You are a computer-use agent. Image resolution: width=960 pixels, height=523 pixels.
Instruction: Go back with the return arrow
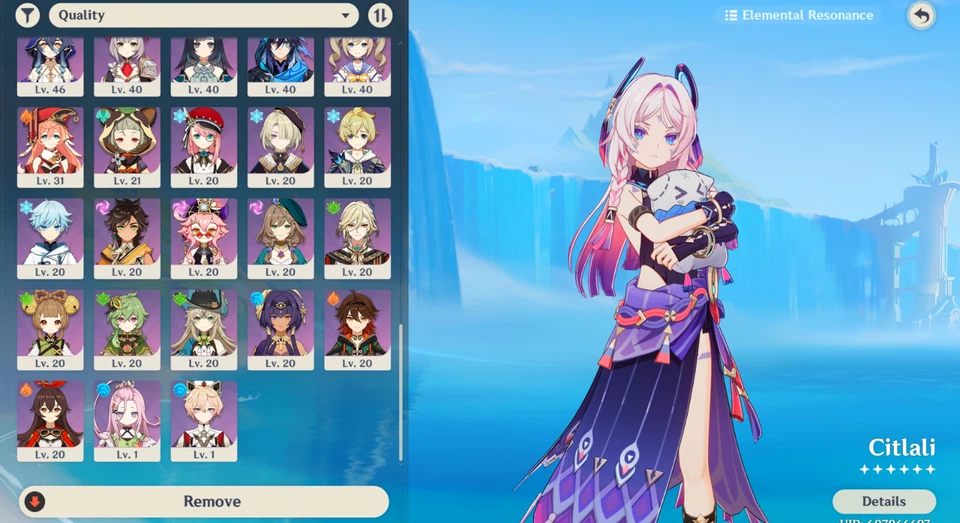coord(921,15)
